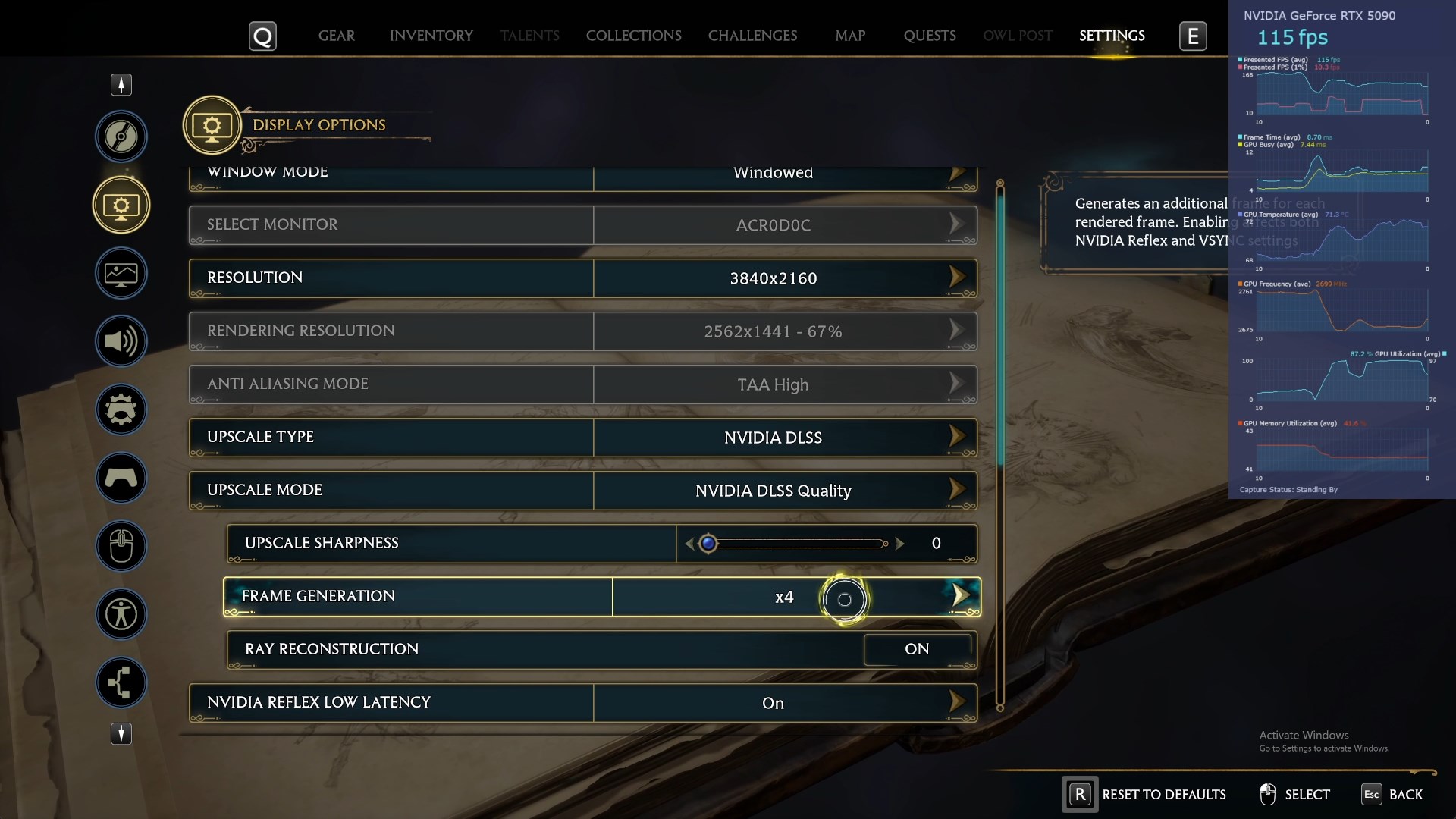Open the Gear tab

[336, 36]
